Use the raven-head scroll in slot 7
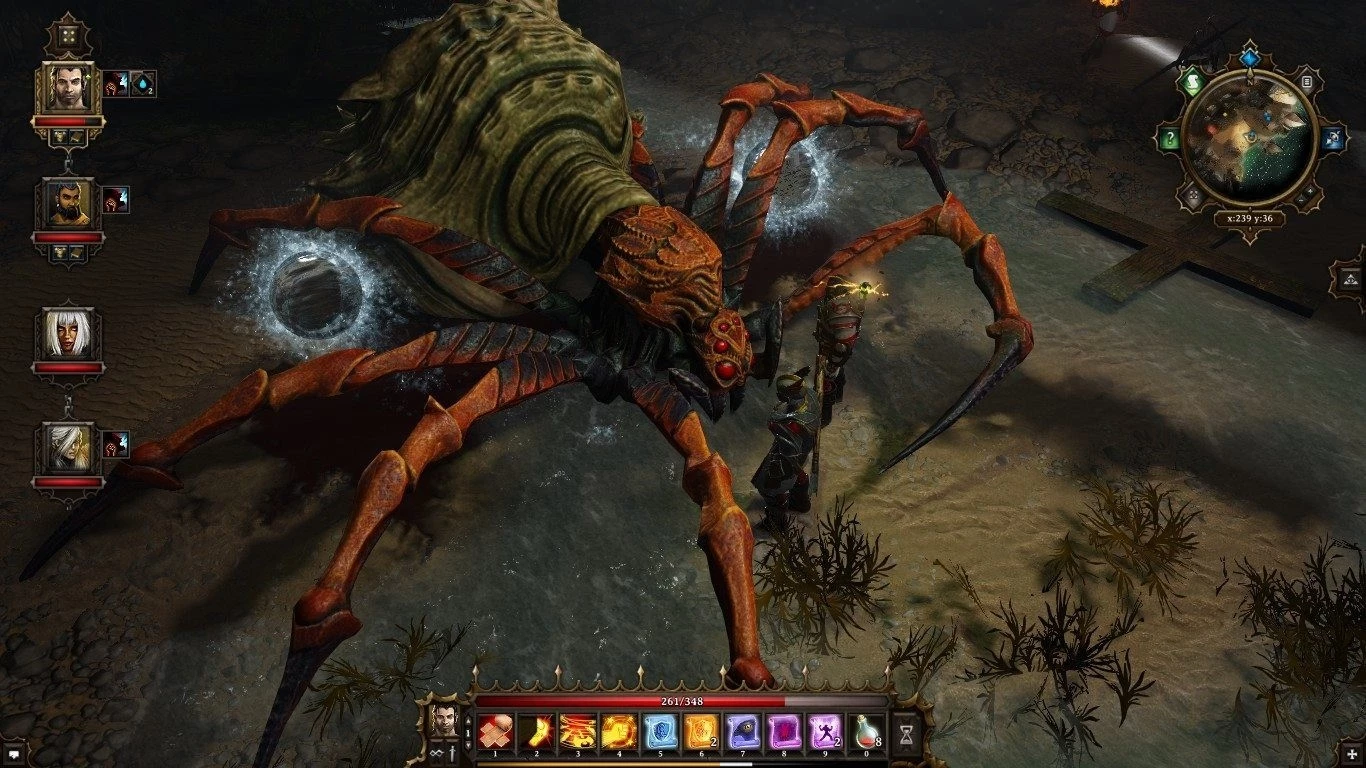The width and height of the screenshot is (1366, 768). tap(741, 733)
